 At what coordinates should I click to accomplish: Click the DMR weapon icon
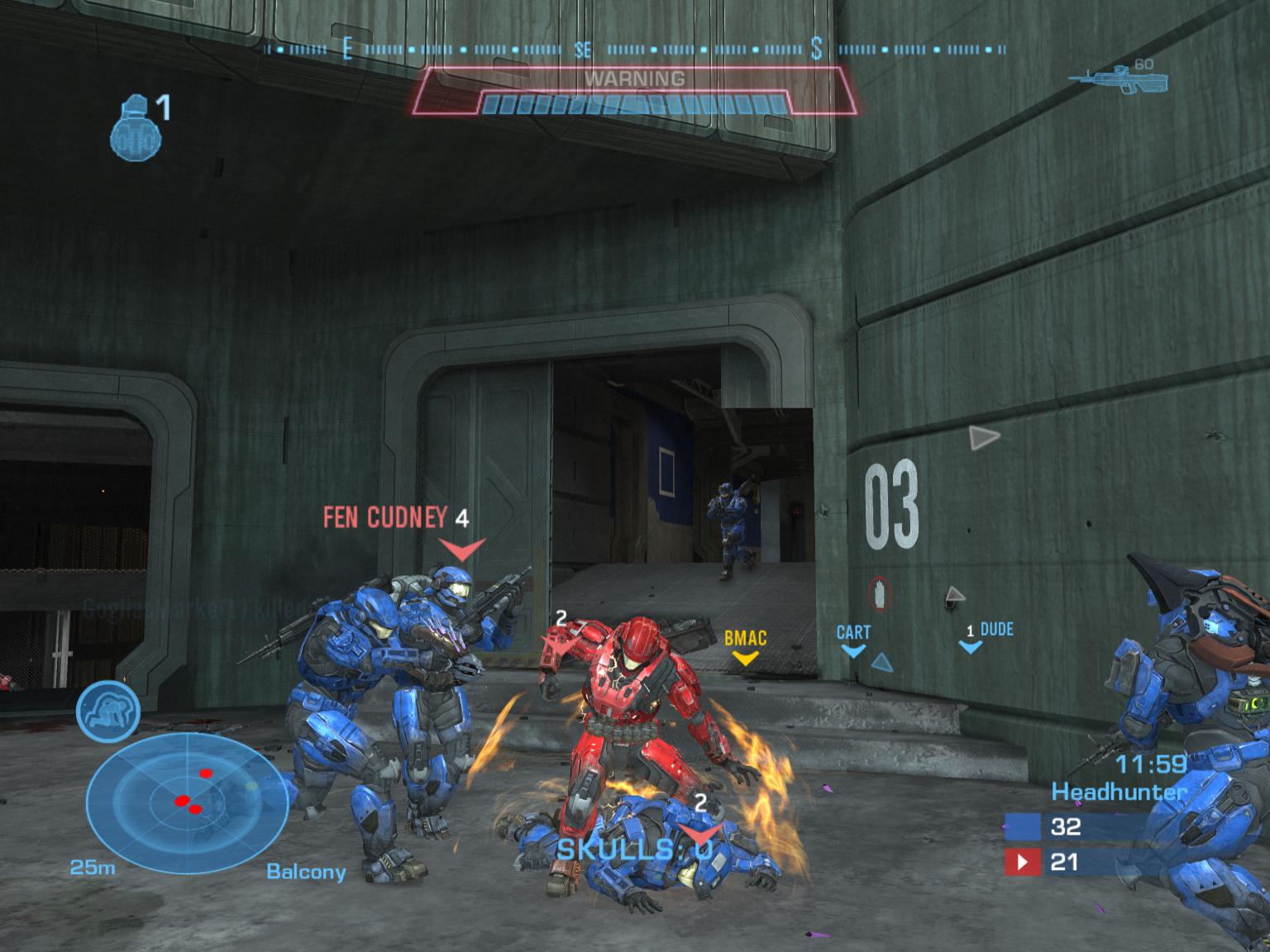pyautogui.click(x=1118, y=79)
